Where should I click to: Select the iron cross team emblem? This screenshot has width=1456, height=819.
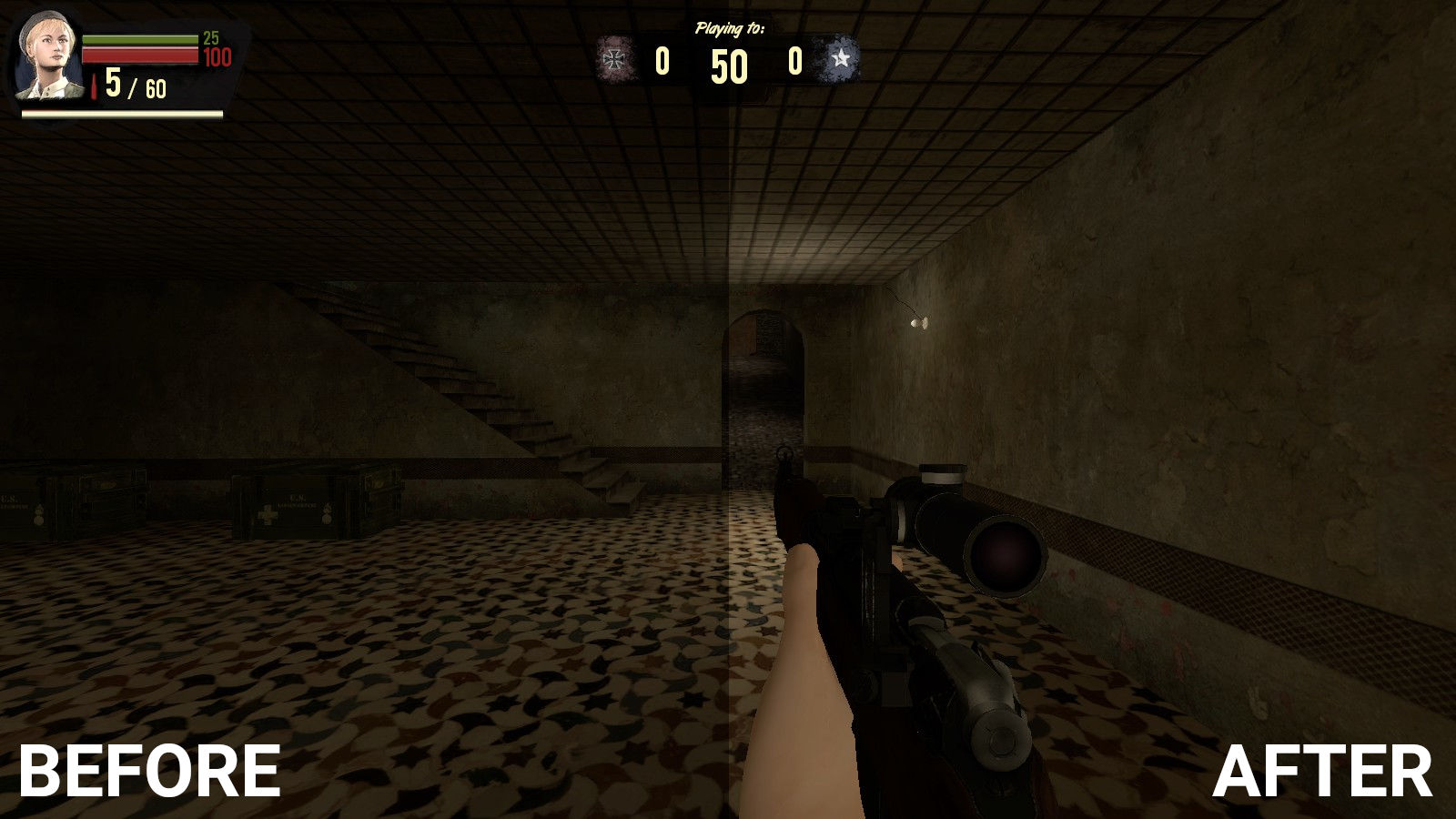pyautogui.click(x=616, y=61)
